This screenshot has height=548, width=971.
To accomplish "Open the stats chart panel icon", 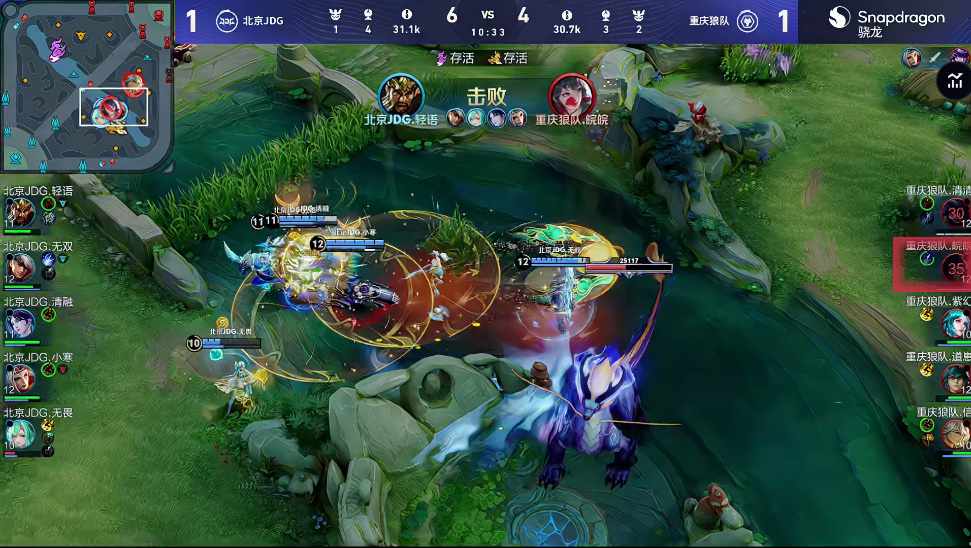I will point(953,82).
